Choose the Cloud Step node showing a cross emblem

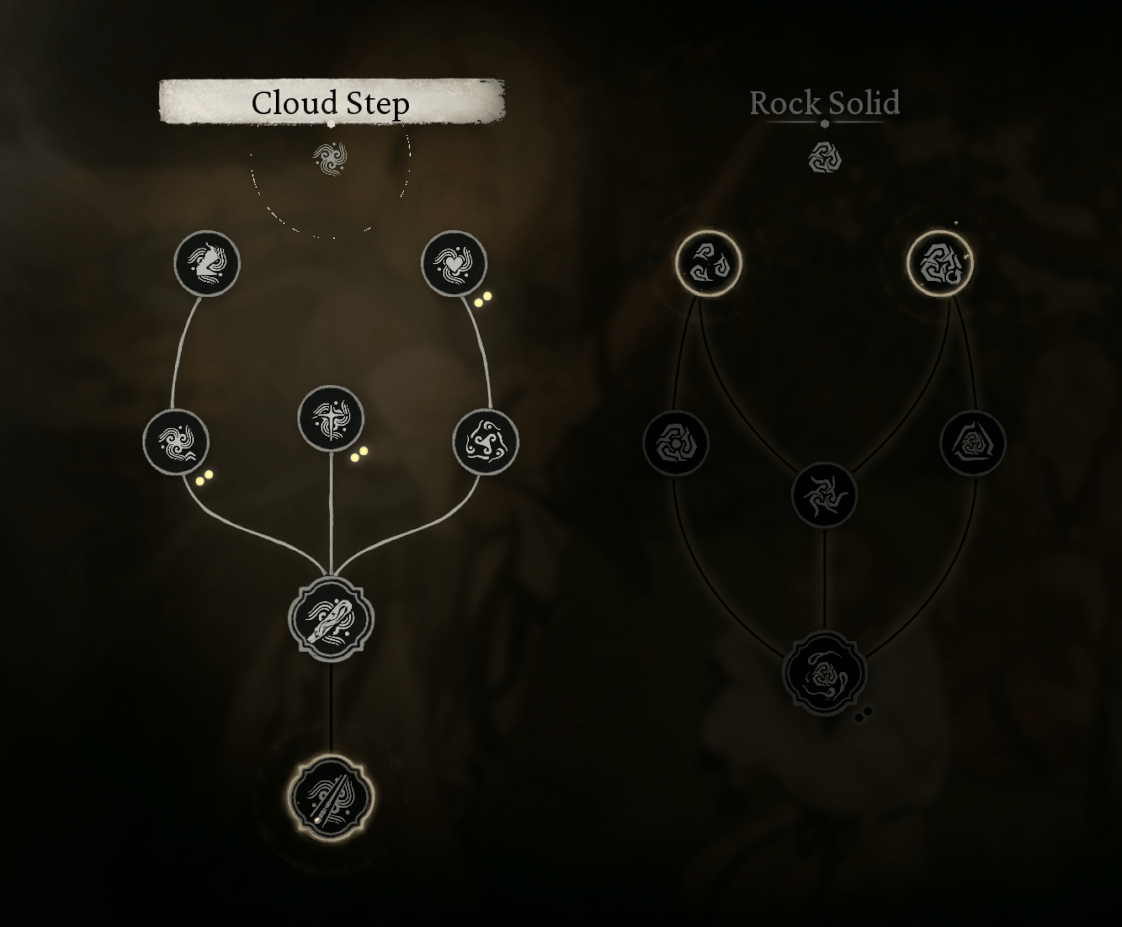pos(331,418)
